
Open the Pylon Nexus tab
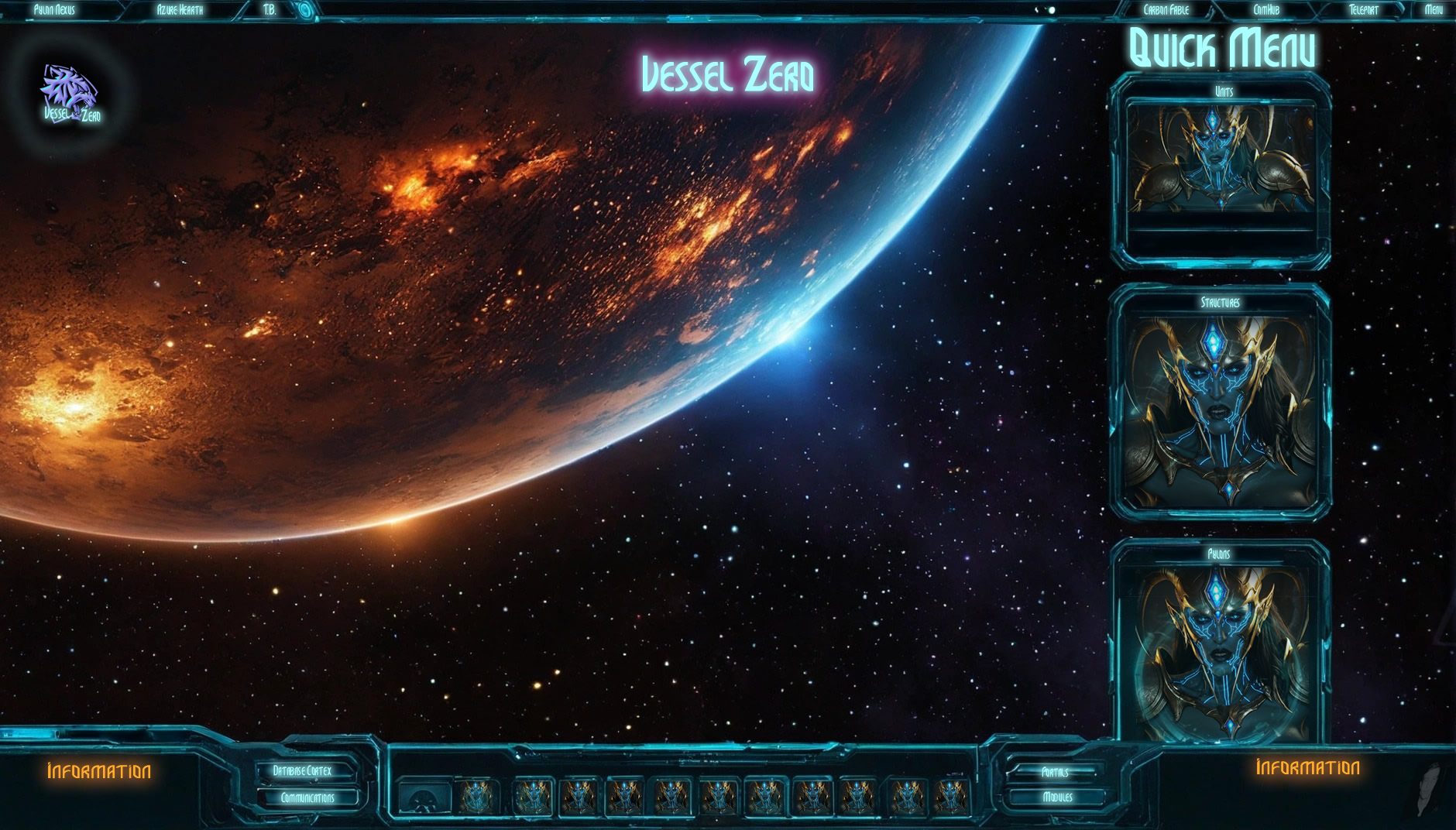pos(54,10)
